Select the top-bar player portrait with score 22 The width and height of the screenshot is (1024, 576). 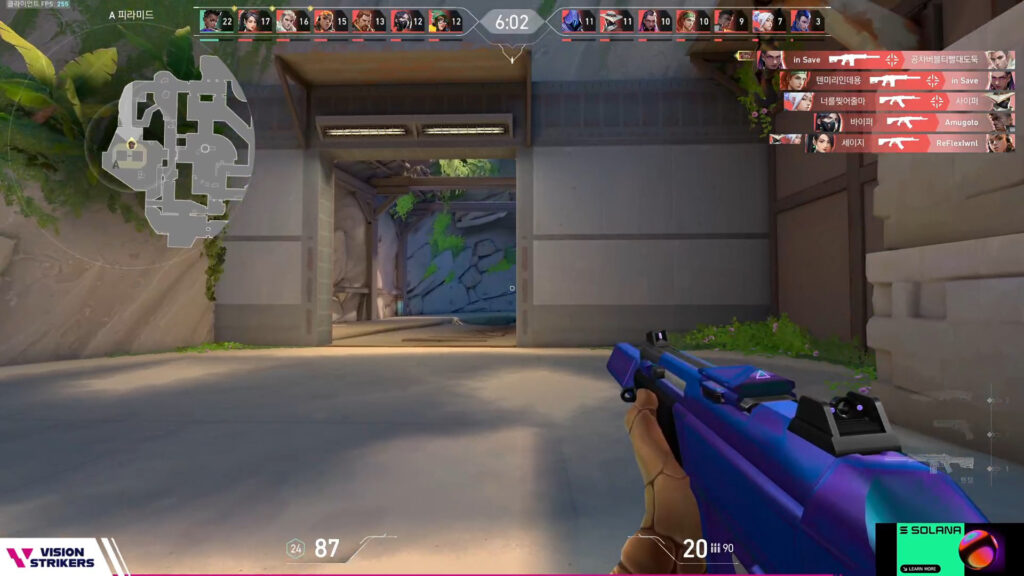click(210, 21)
